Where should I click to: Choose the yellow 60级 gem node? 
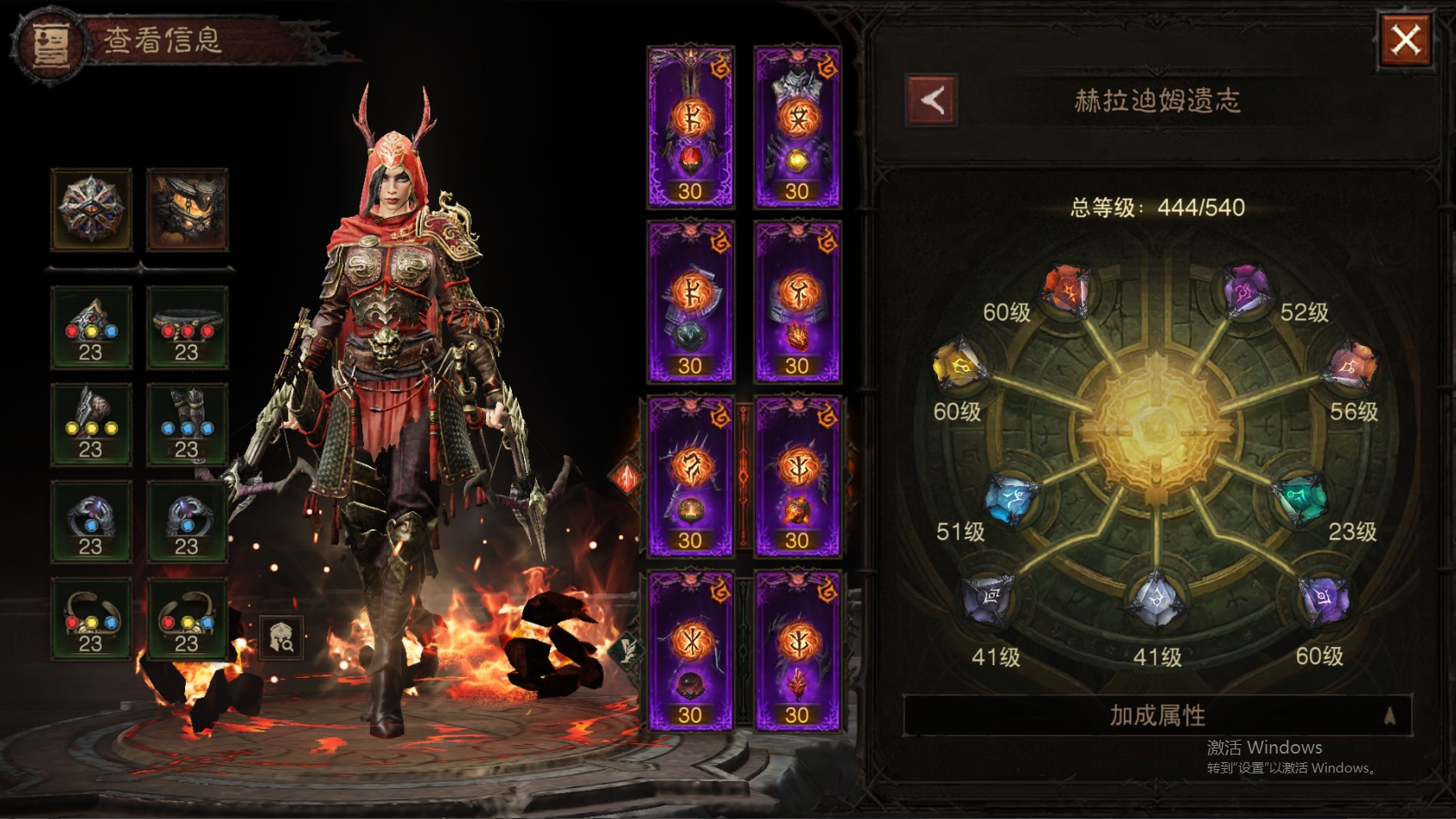(959, 366)
